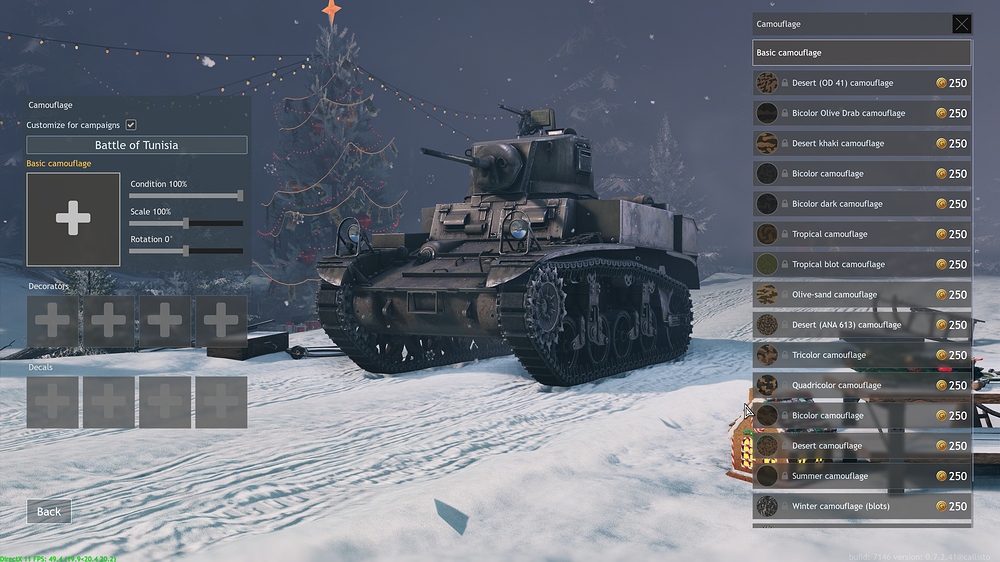
Task: Open the Battle of Tunisia campaign selector
Action: click(137, 145)
